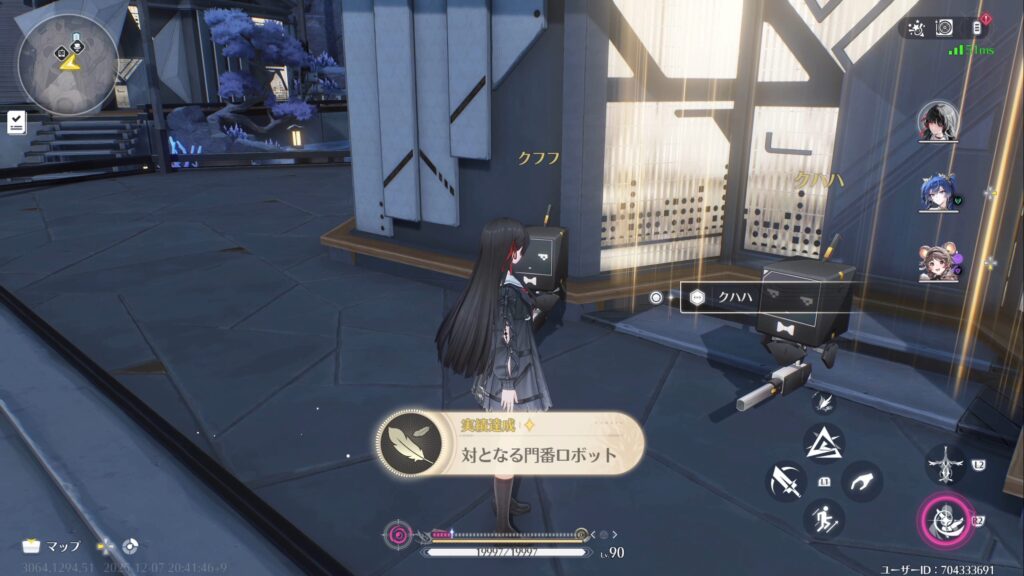
Task: Switch to the blue-haired party member
Action: pyautogui.click(x=938, y=193)
